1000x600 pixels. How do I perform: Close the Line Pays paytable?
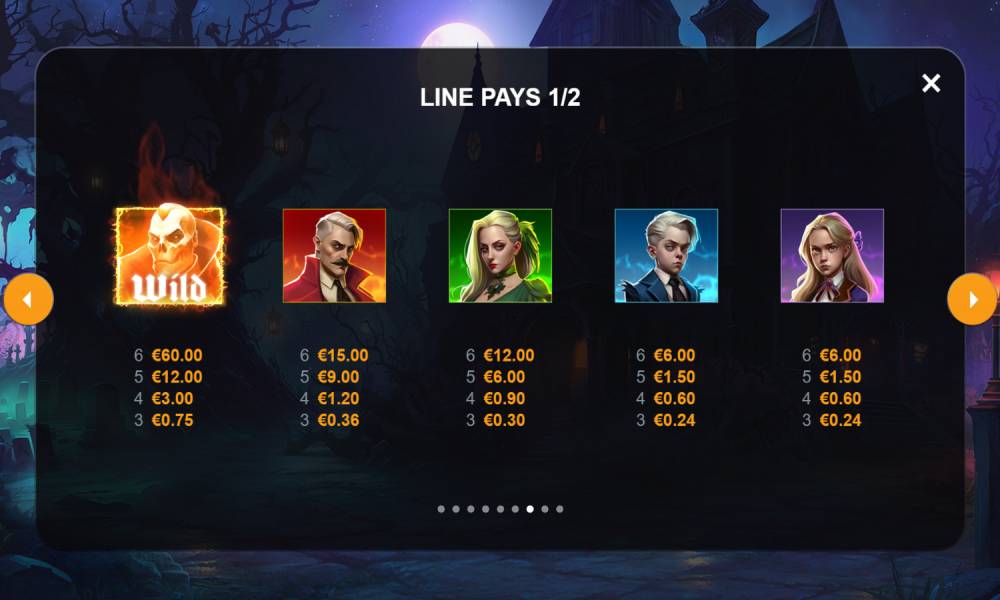coord(931,83)
